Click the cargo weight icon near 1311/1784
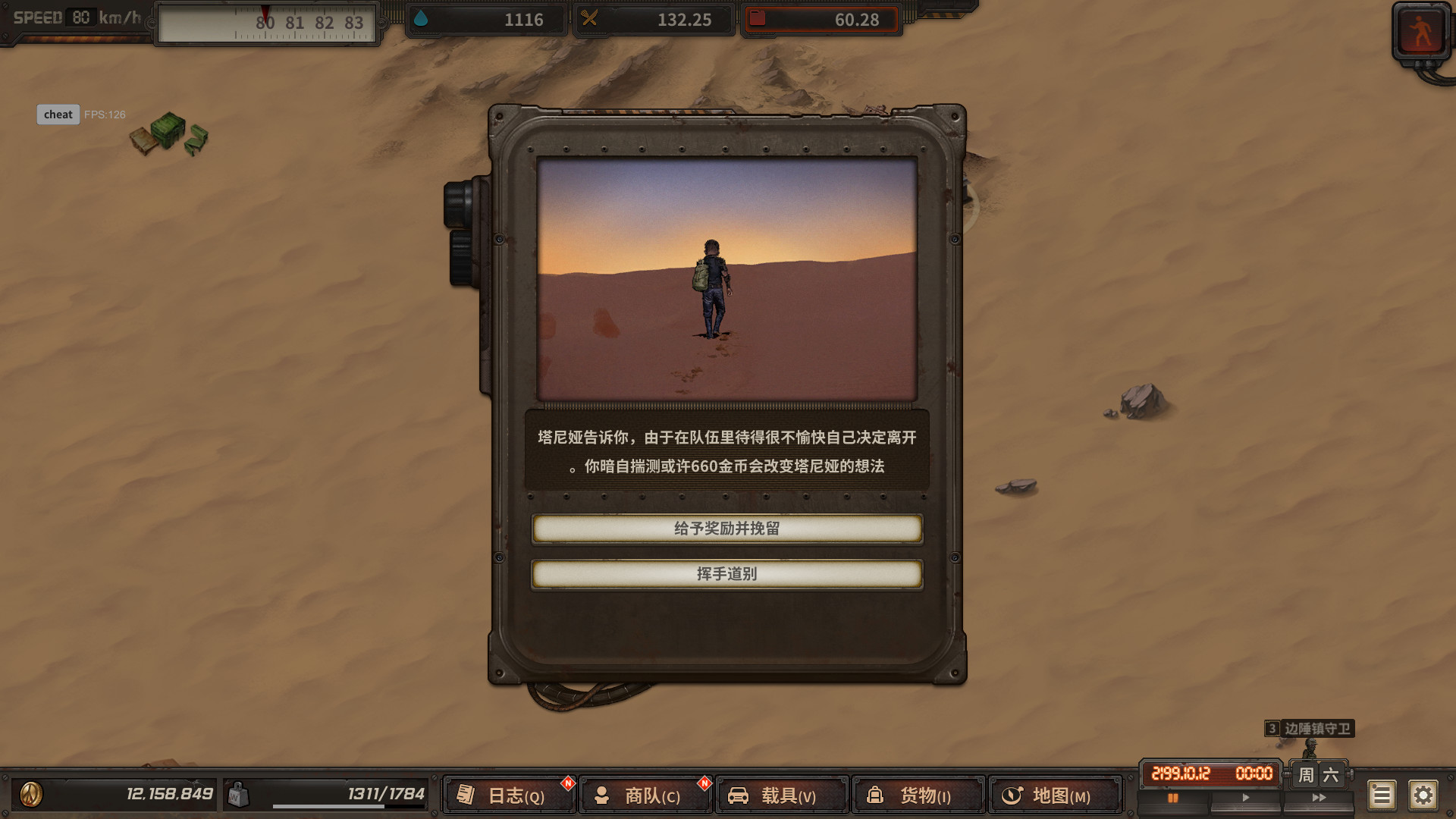The height and width of the screenshot is (819, 1456). (x=240, y=792)
